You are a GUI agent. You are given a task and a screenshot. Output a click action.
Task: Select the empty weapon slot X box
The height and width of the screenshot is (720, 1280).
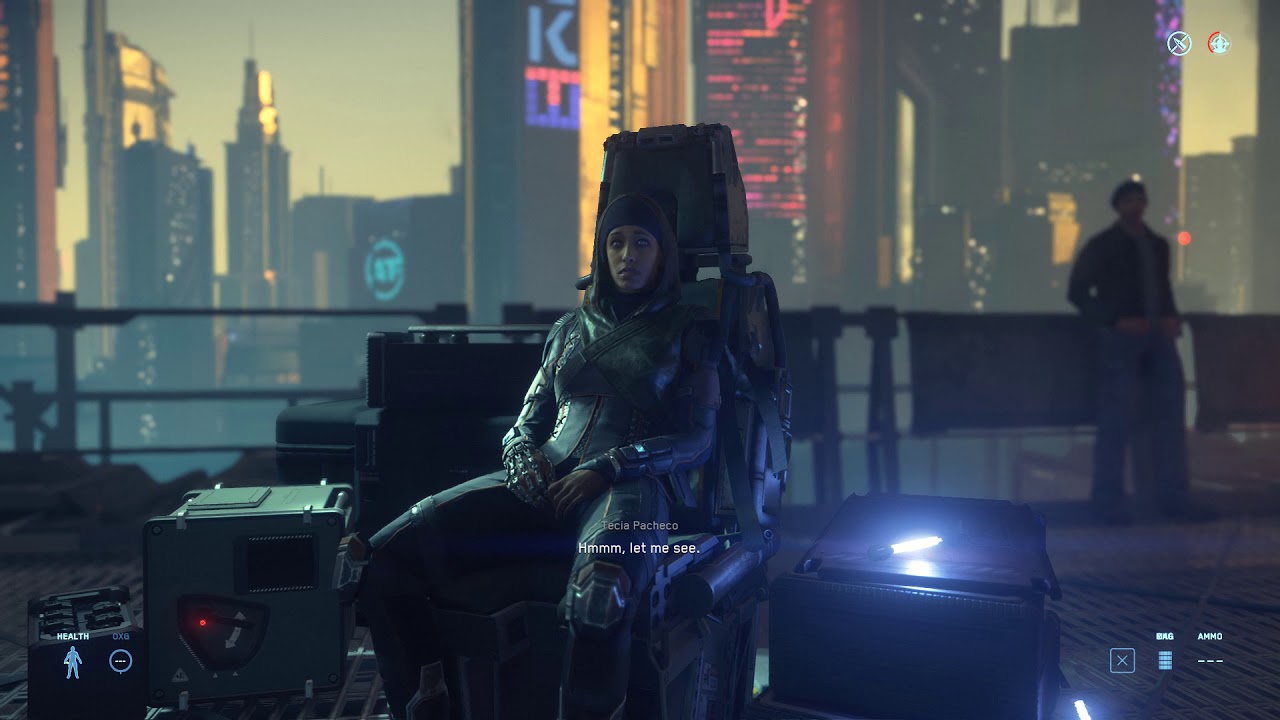coord(1122,660)
